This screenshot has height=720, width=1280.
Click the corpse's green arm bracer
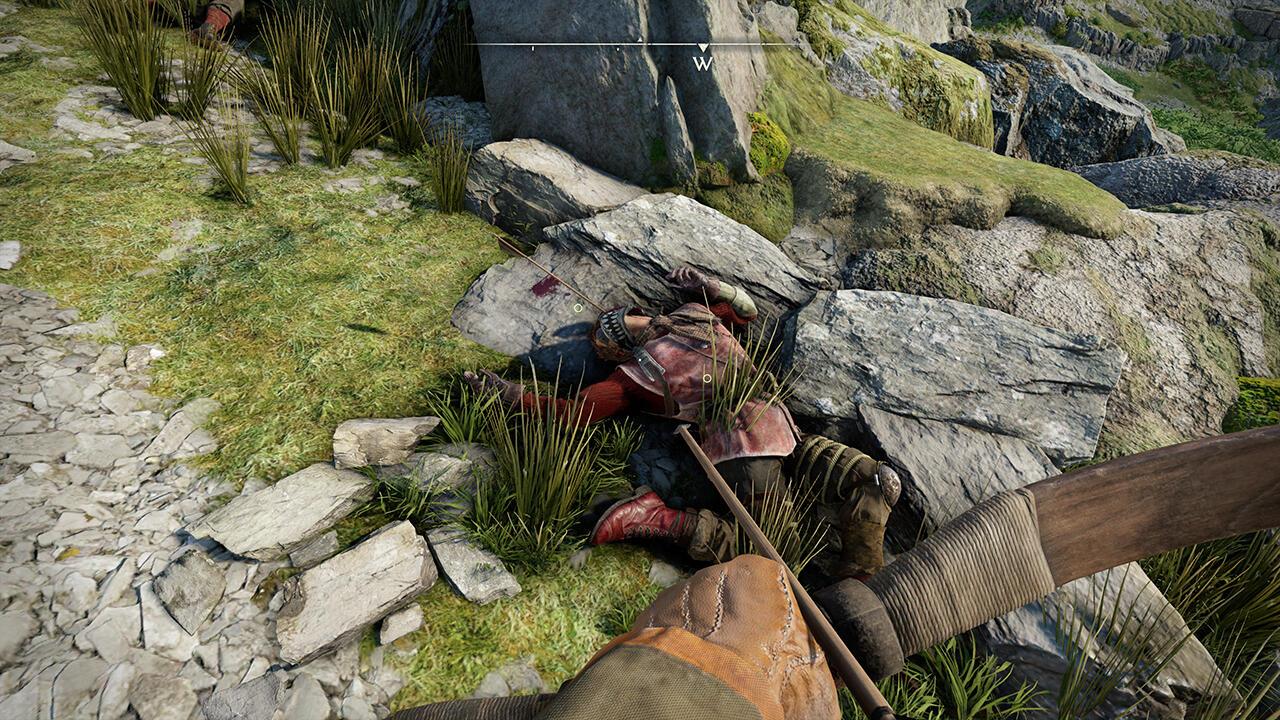click(735, 298)
